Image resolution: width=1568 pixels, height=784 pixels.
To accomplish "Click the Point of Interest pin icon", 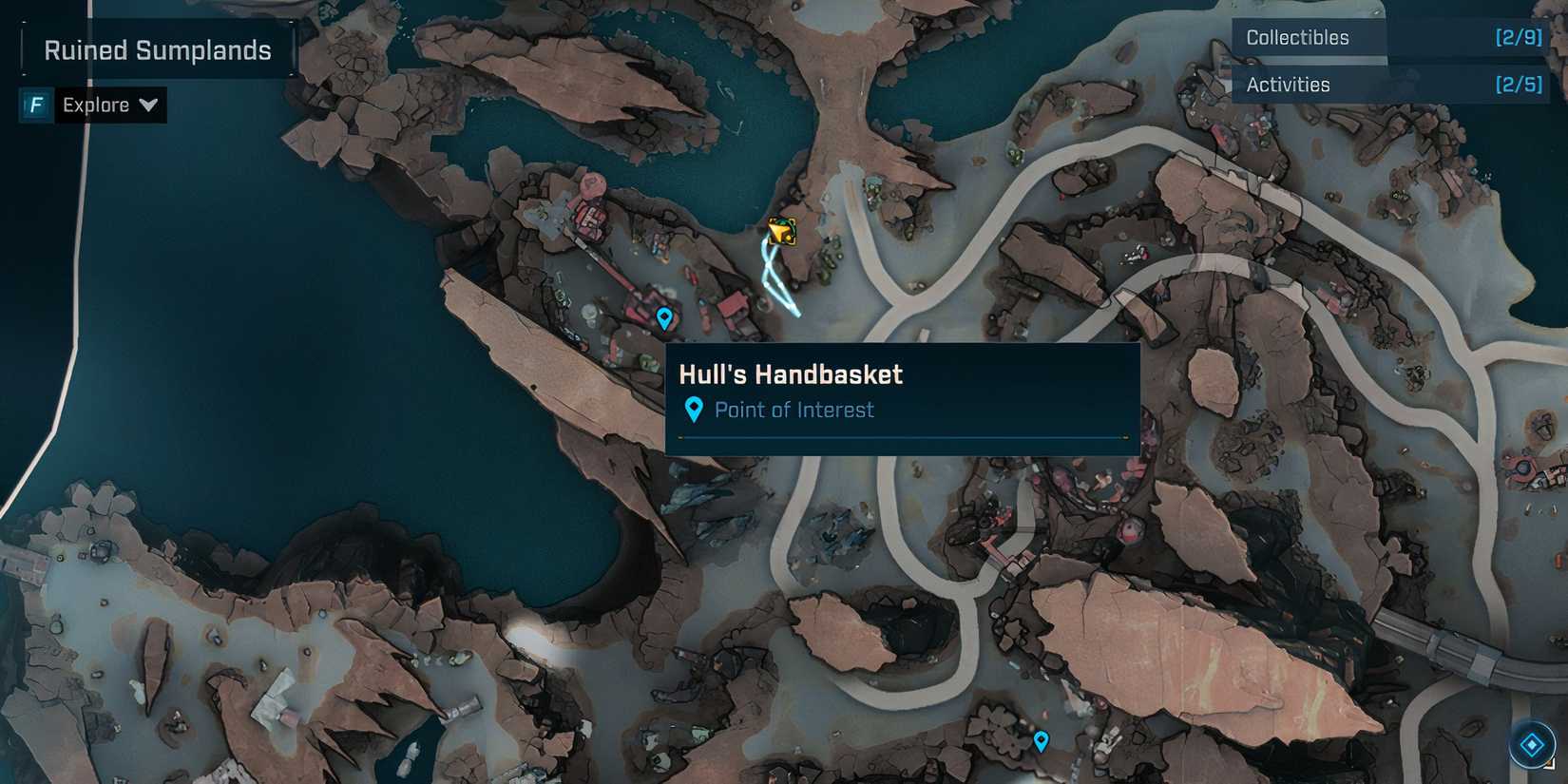I will (695, 409).
